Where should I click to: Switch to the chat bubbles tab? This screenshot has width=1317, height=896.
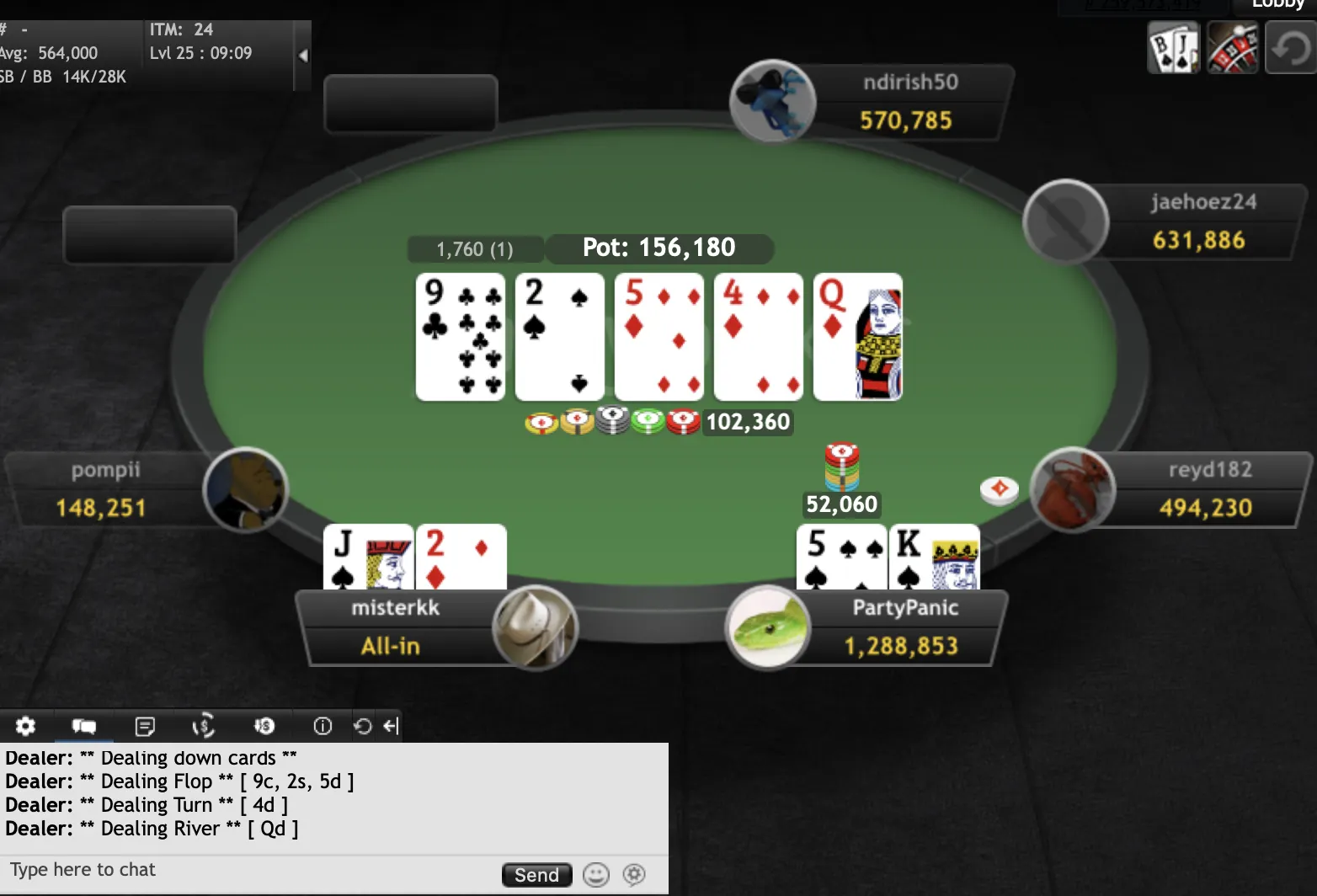[x=84, y=726]
